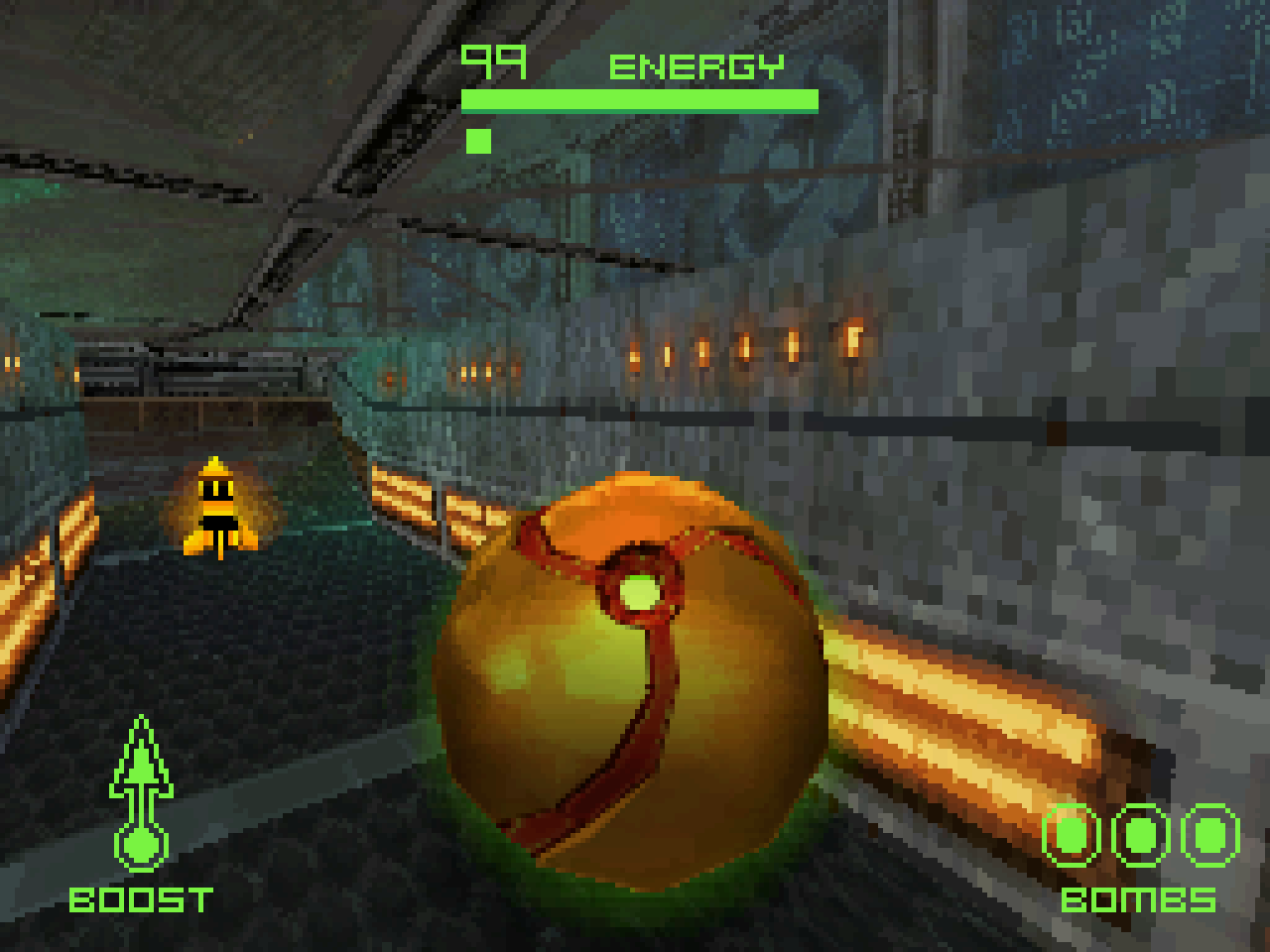
Task: Click the floating pickup item in the corridor
Action: pyautogui.click(x=216, y=506)
